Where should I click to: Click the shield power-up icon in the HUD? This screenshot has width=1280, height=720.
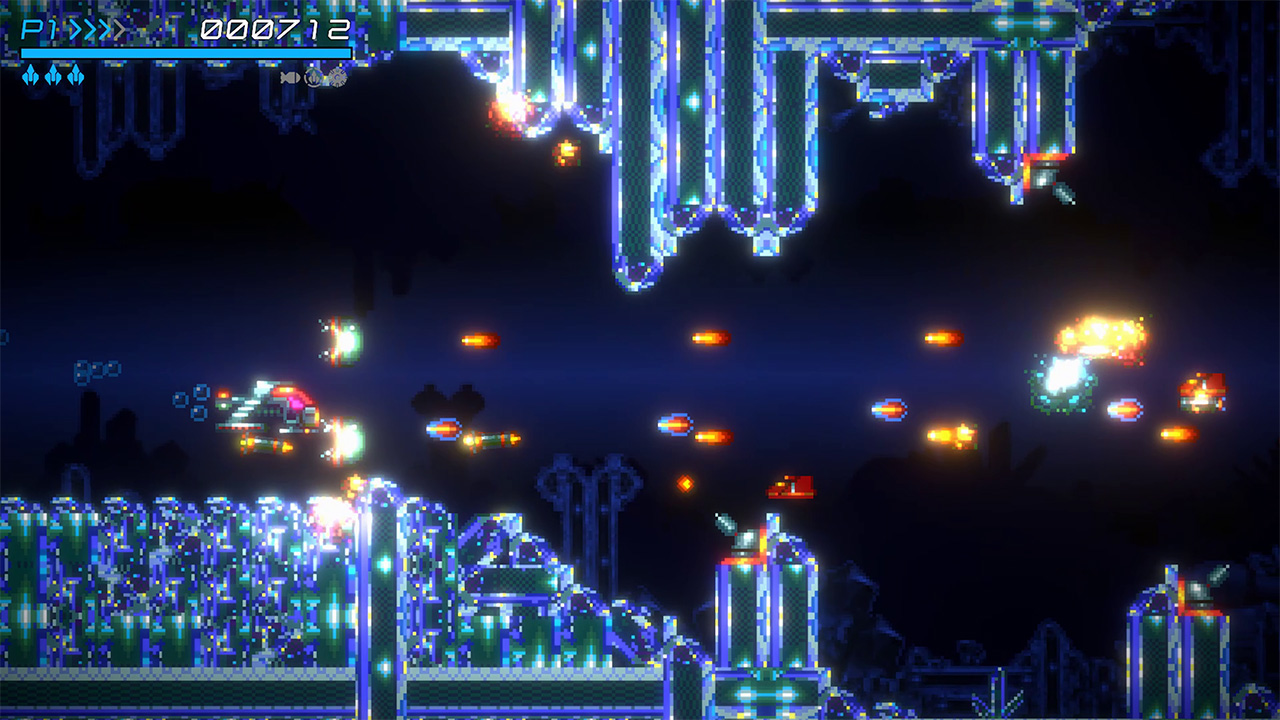pos(313,77)
